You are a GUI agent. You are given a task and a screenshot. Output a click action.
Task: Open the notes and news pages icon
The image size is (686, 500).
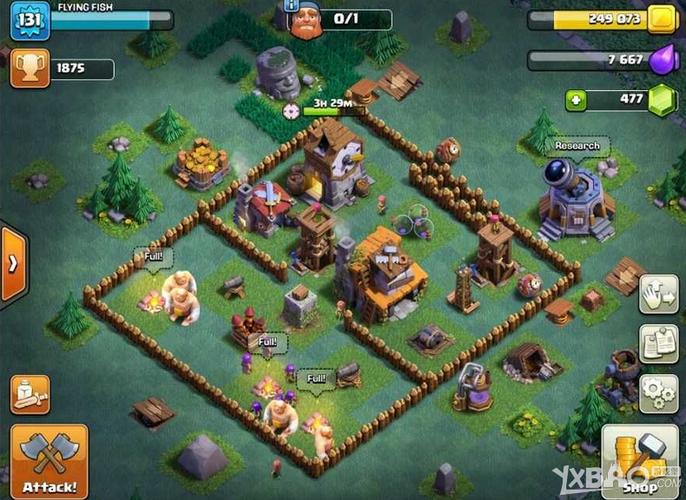pos(657,342)
